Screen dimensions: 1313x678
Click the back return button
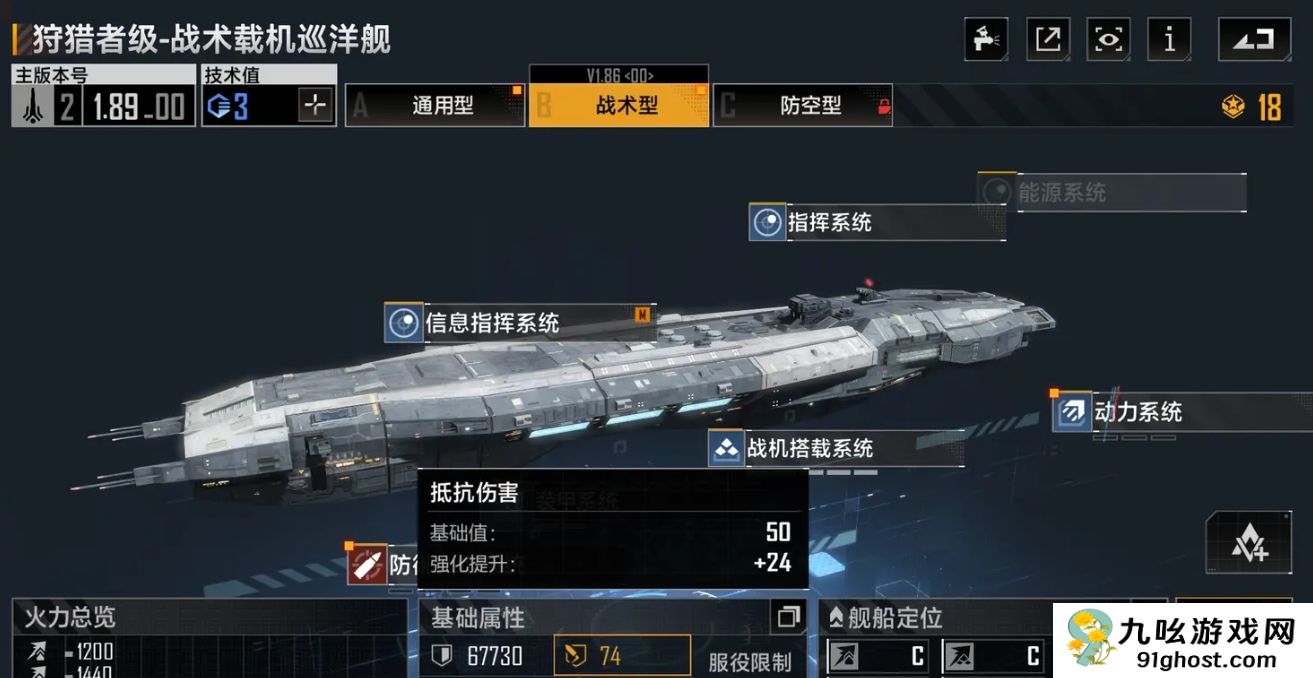pyautogui.click(x=1254, y=39)
